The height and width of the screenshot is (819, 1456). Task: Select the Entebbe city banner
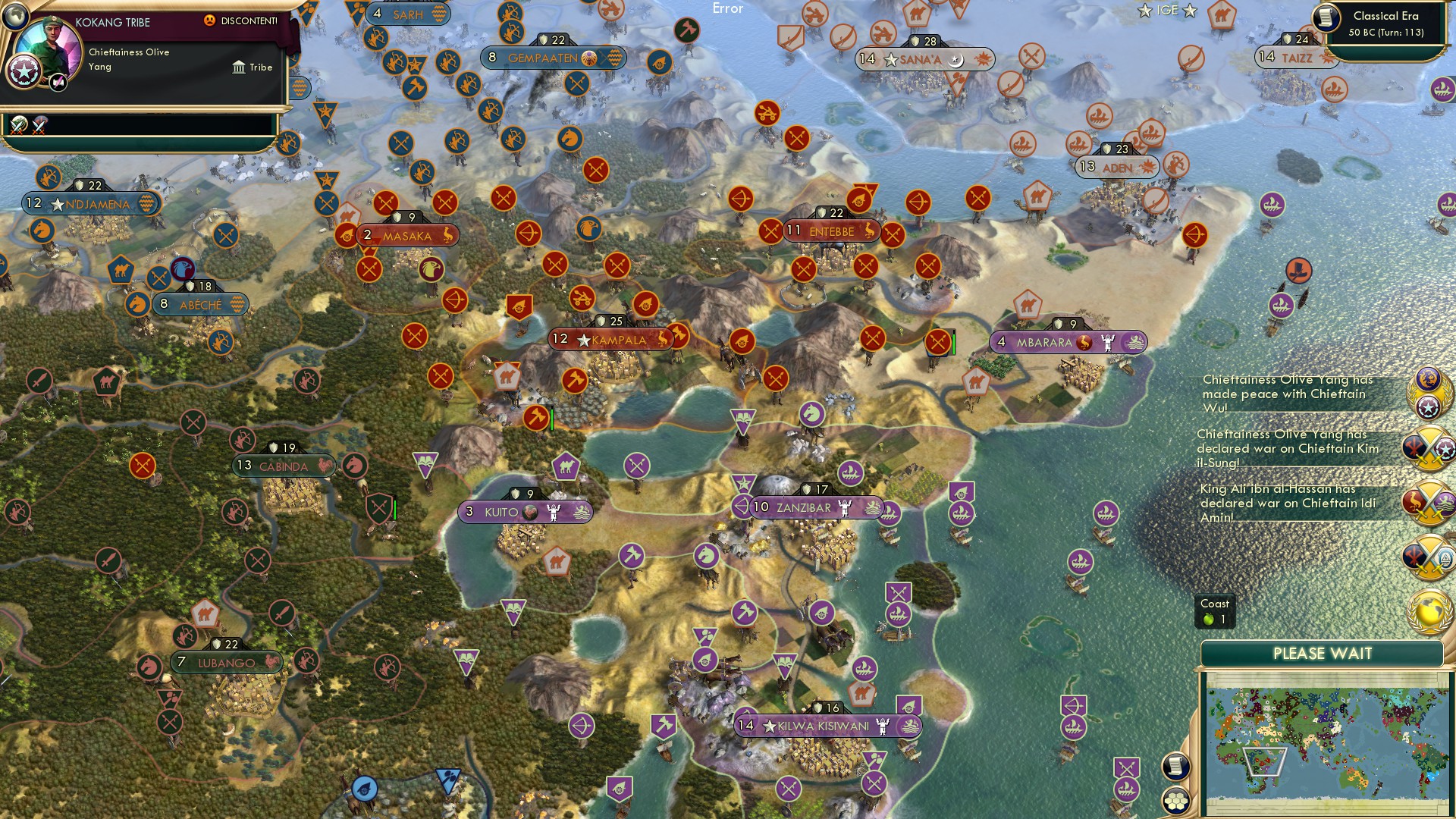pyautogui.click(x=832, y=232)
